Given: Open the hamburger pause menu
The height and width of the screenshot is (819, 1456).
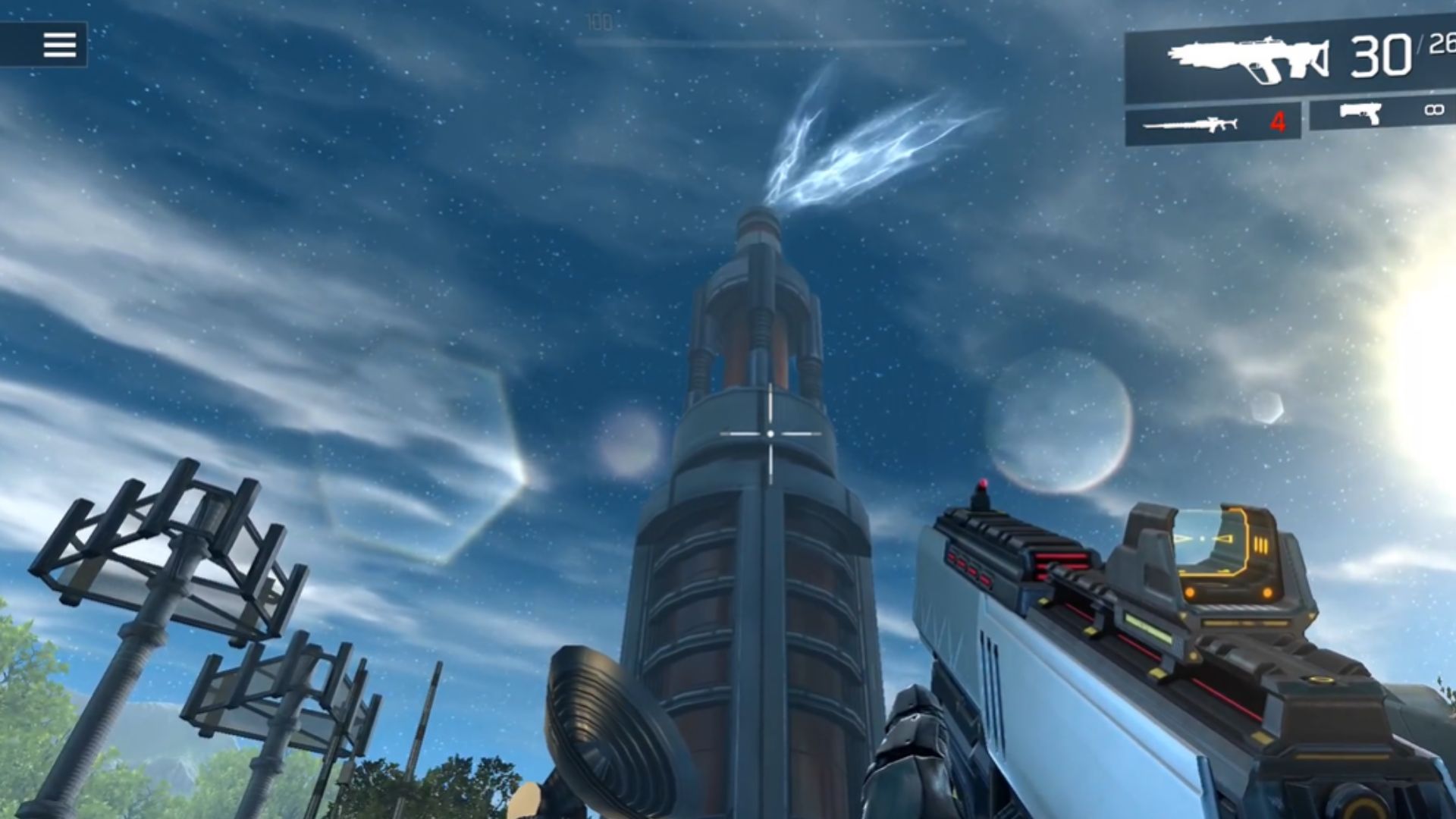Looking at the screenshot, I should pos(59,45).
